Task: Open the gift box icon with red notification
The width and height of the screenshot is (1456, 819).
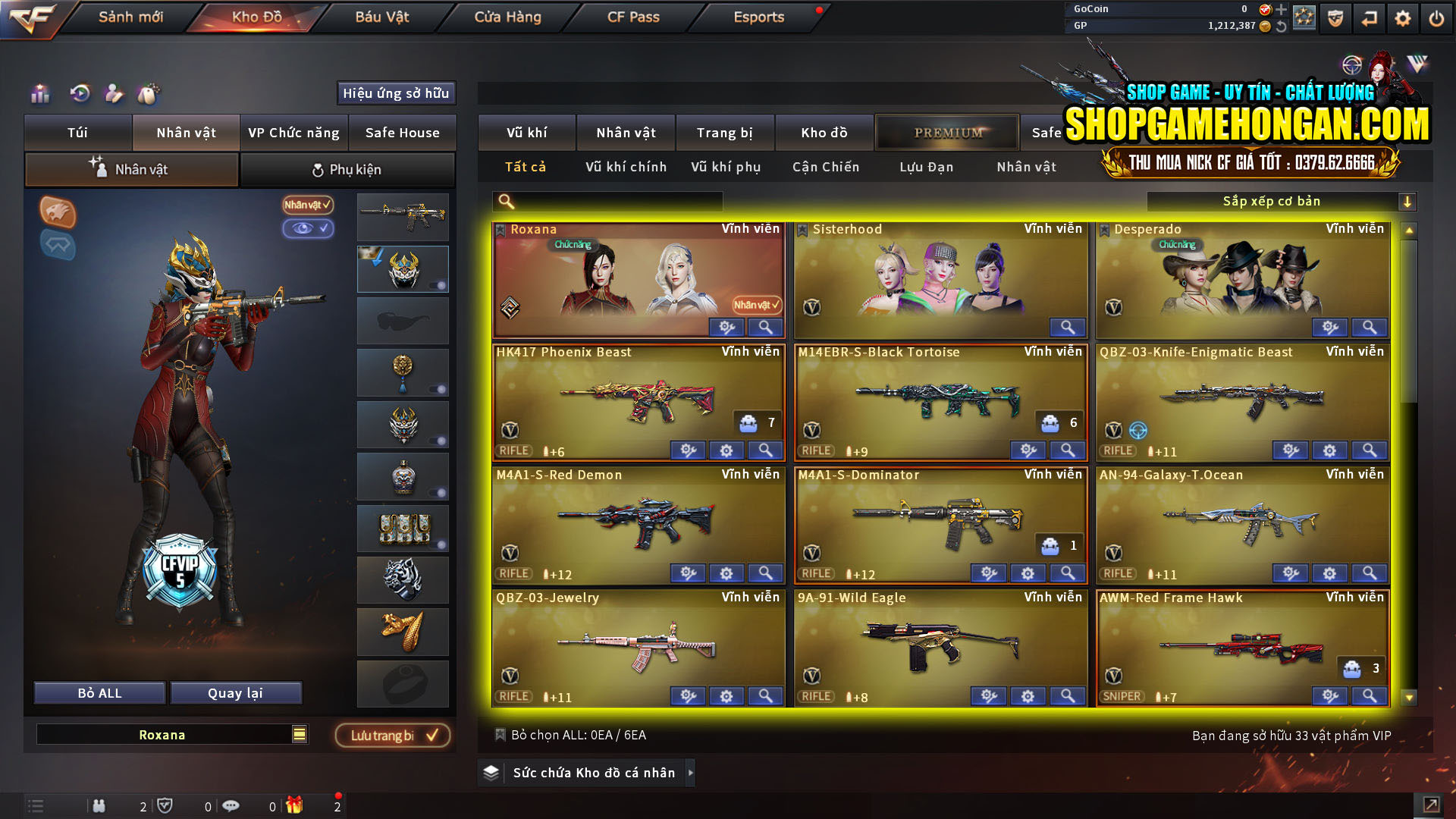Action: tap(296, 807)
